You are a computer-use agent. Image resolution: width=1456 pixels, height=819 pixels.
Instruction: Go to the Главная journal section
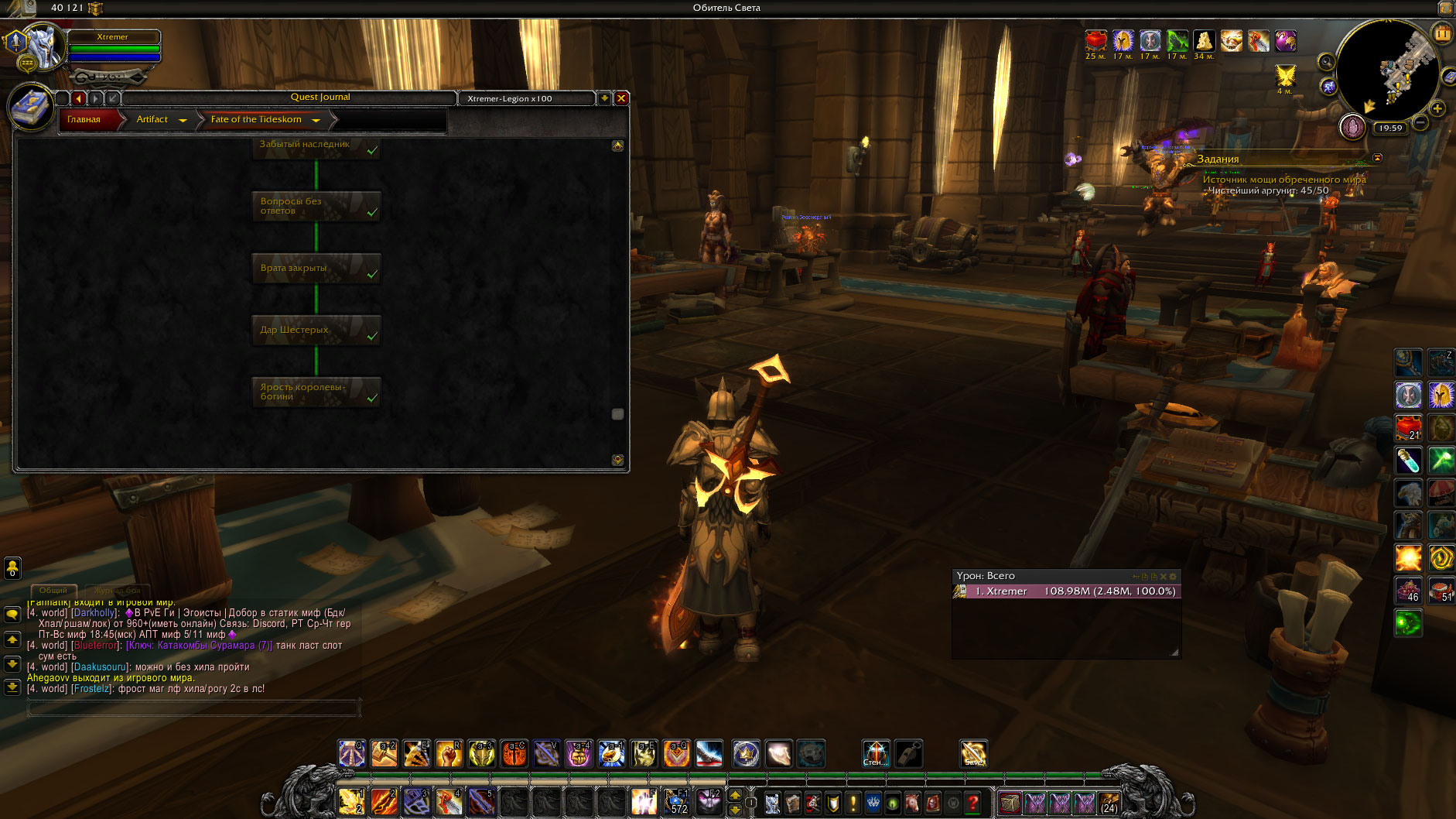84,119
